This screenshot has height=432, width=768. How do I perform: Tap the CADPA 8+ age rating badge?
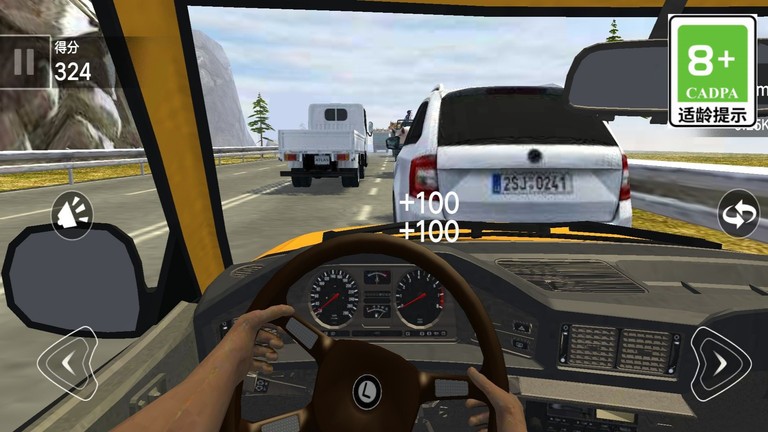(712, 70)
